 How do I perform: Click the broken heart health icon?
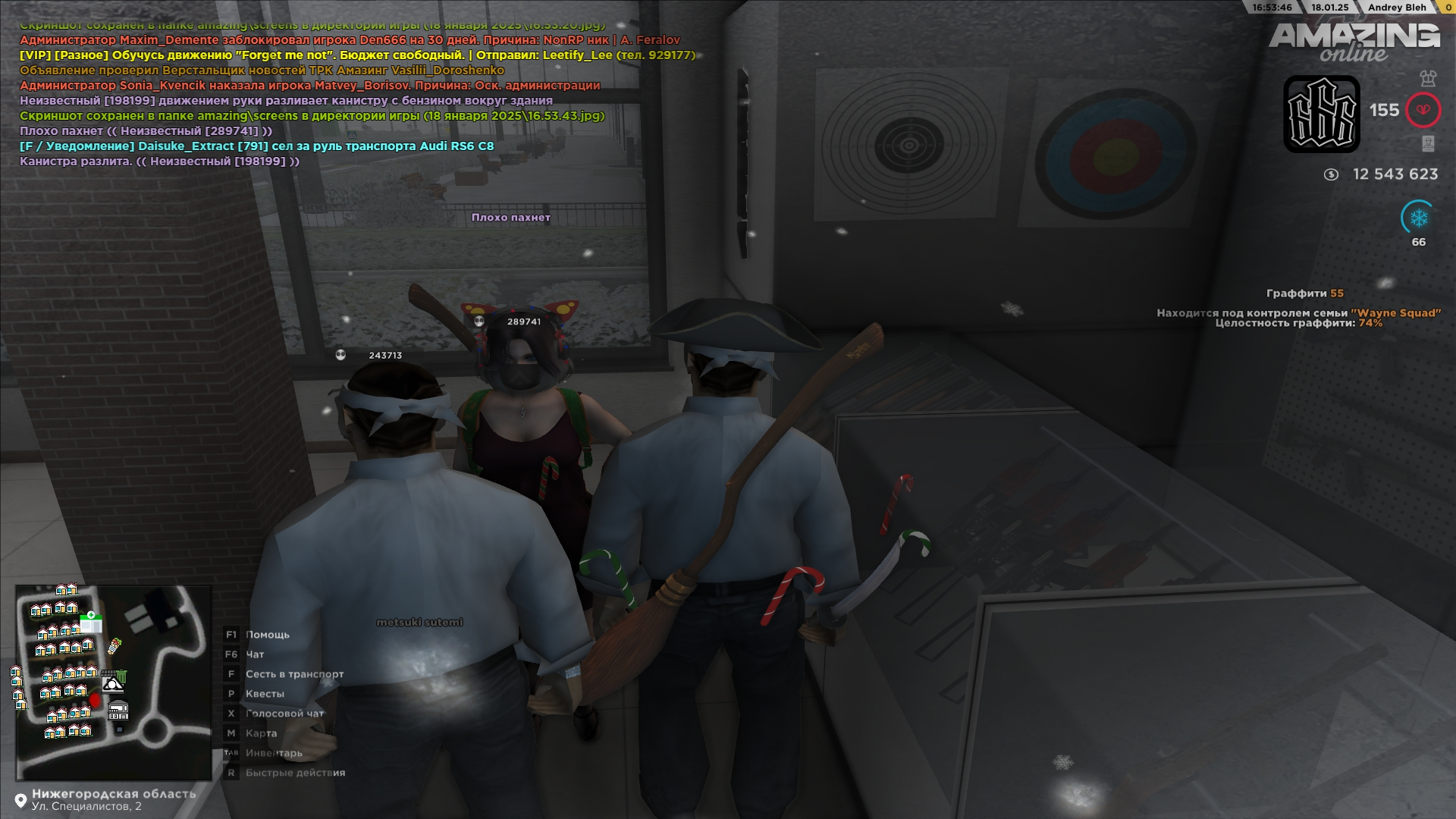click(x=1423, y=111)
